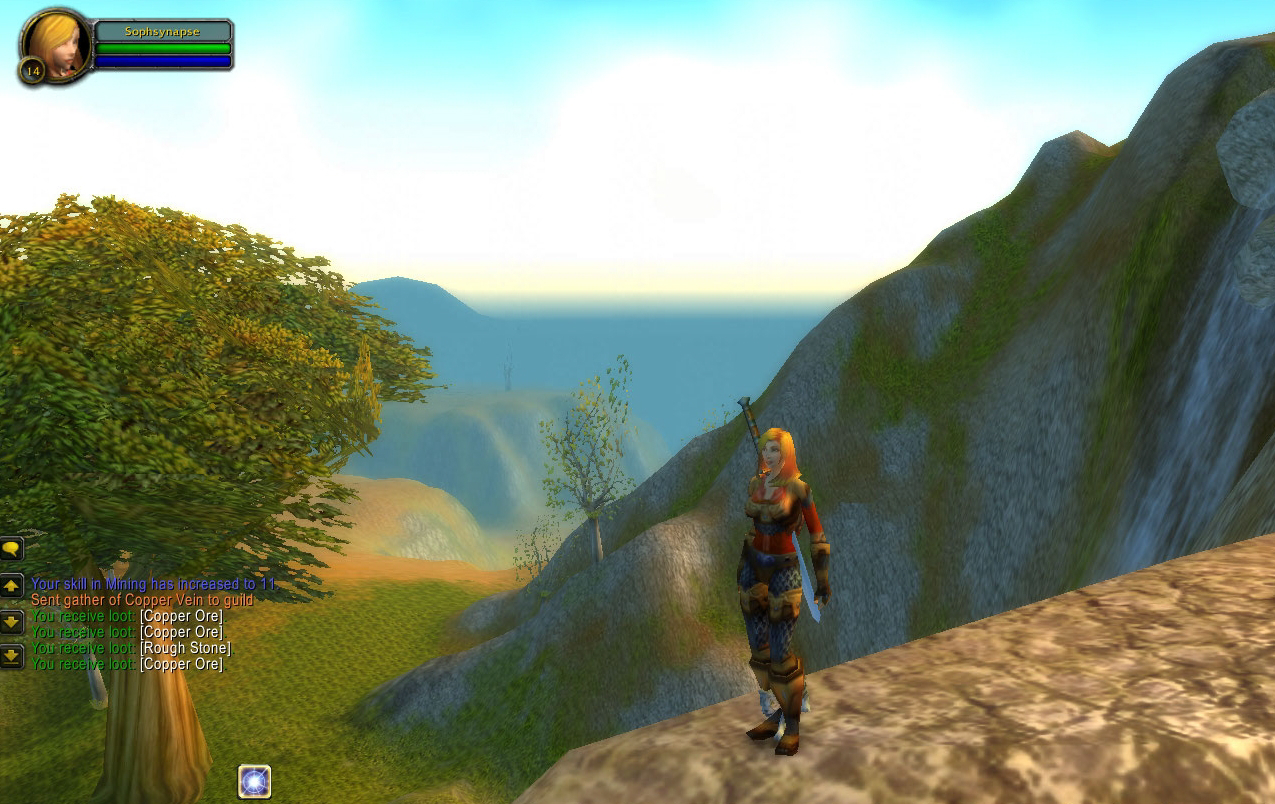Open the chat speech bubble menu

click(x=12, y=549)
